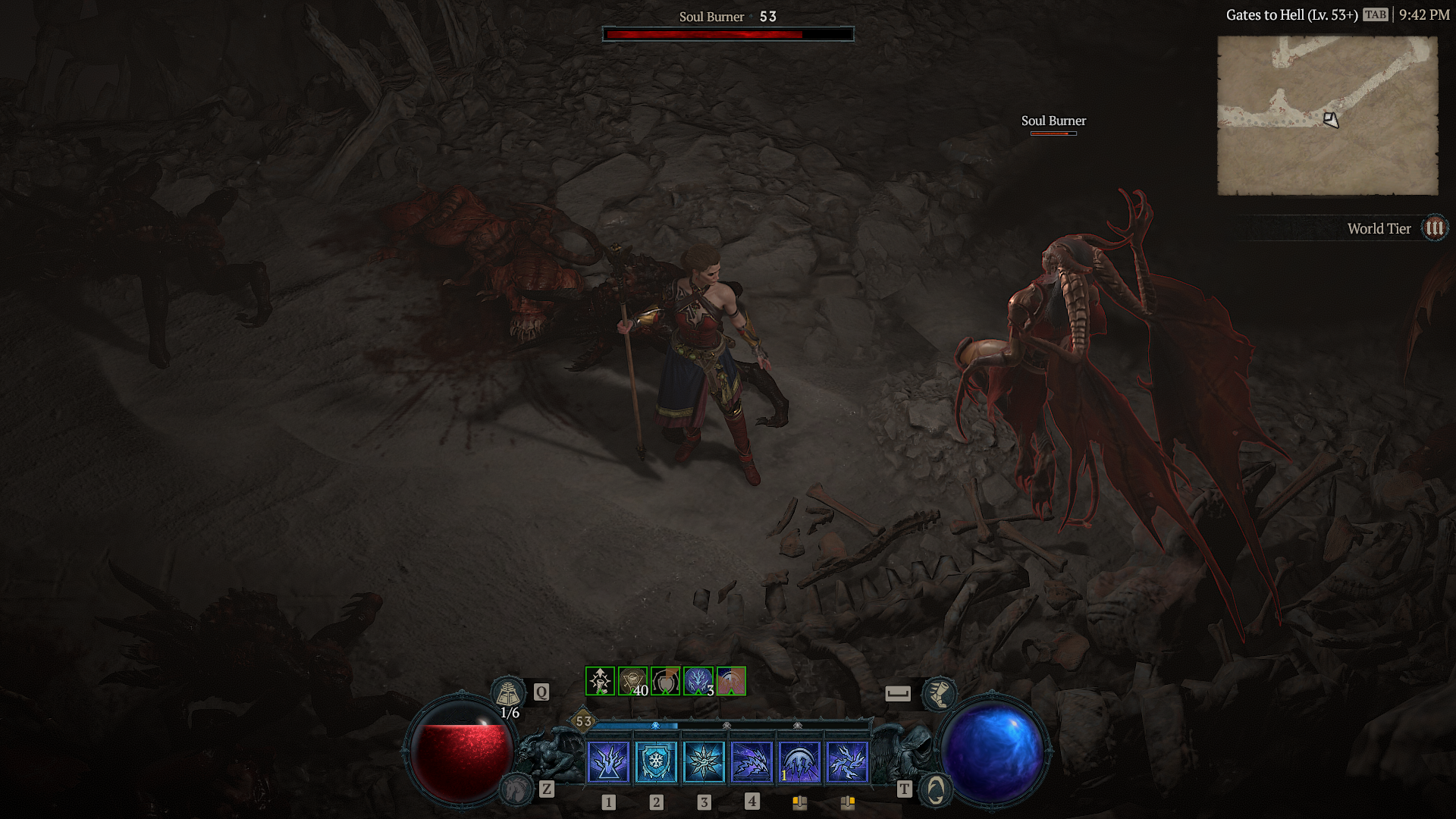Activate the first lightning triangle skill
1456x819 pixels.
[608, 761]
